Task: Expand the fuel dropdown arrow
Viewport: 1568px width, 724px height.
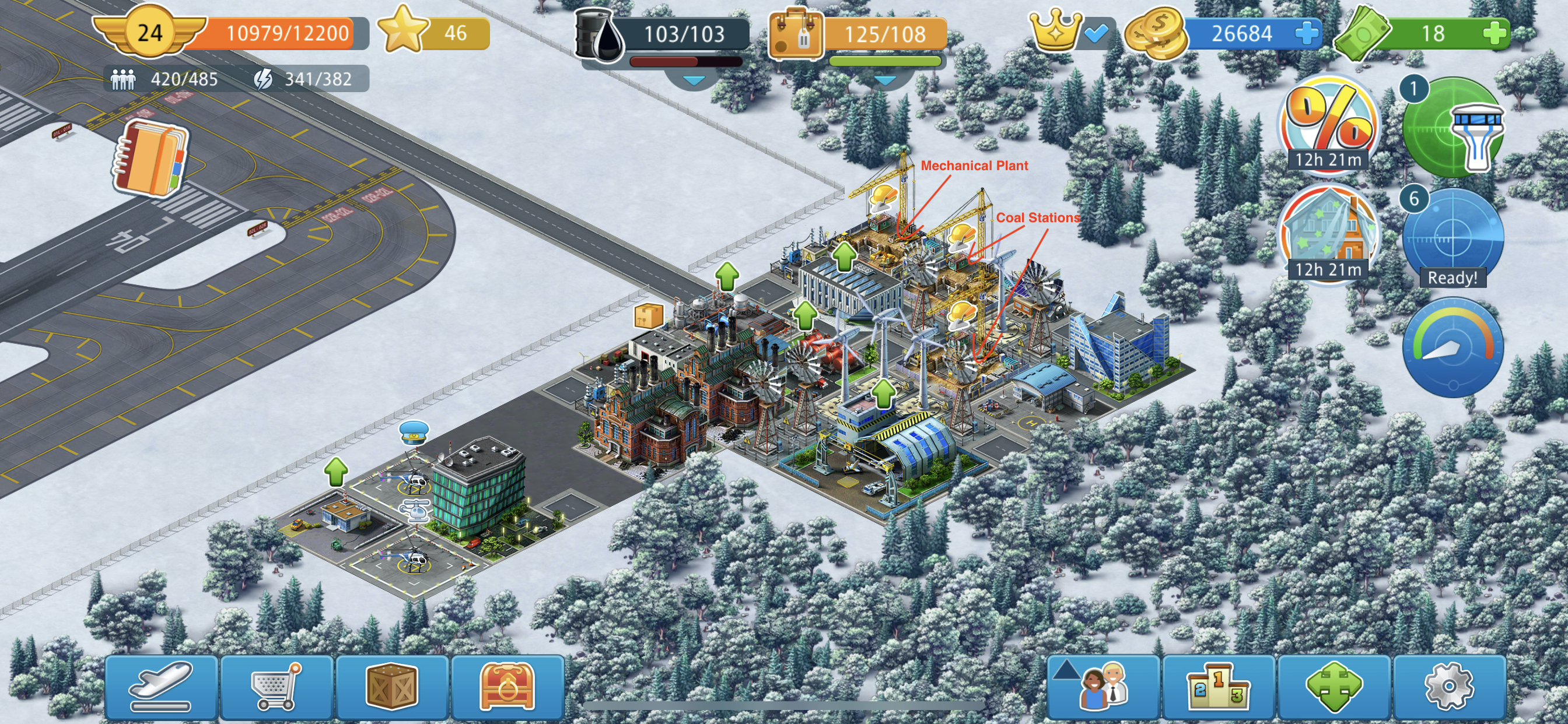Action: [x=694, y=80]
